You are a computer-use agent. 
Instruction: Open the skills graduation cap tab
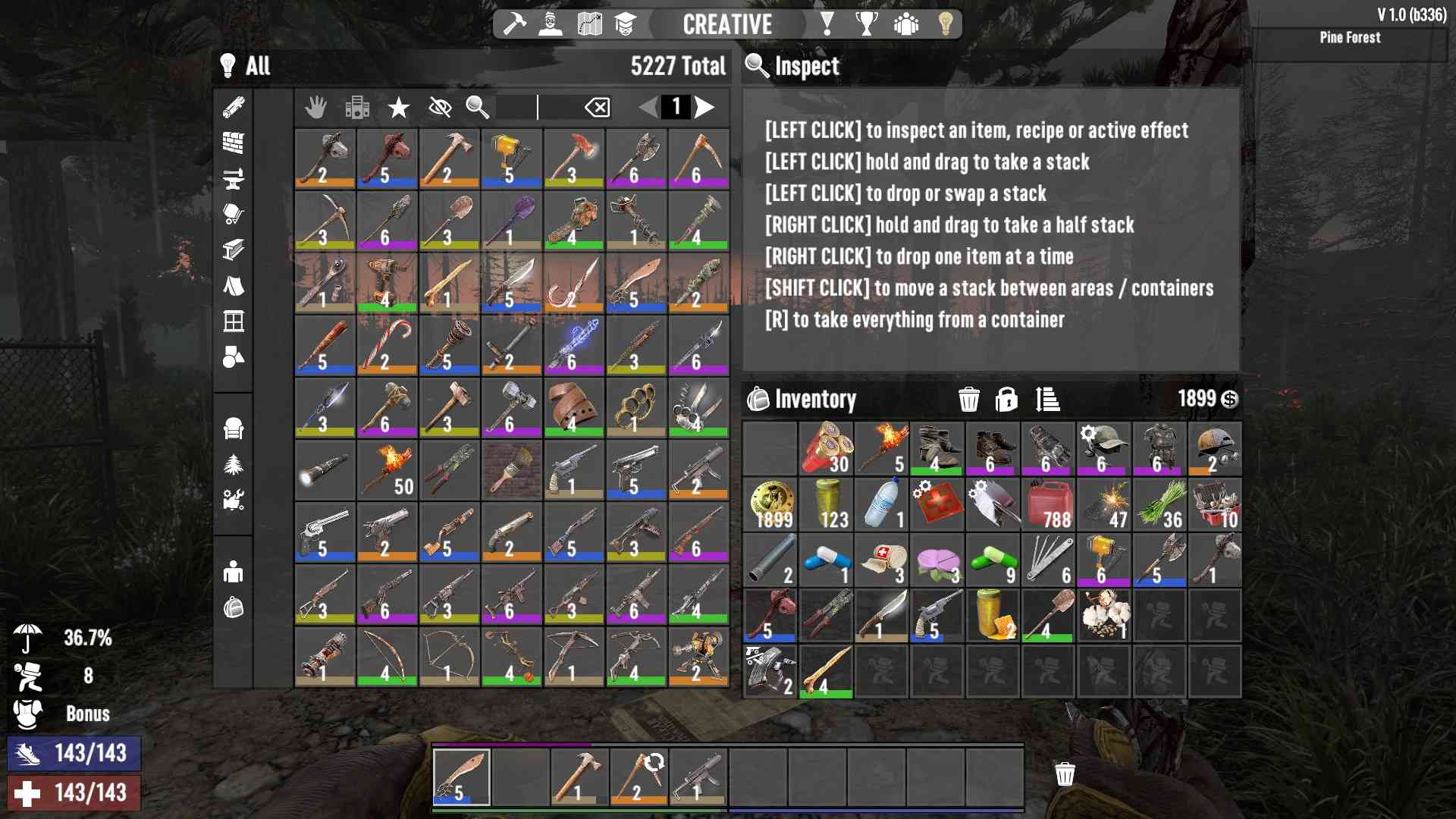625,24
